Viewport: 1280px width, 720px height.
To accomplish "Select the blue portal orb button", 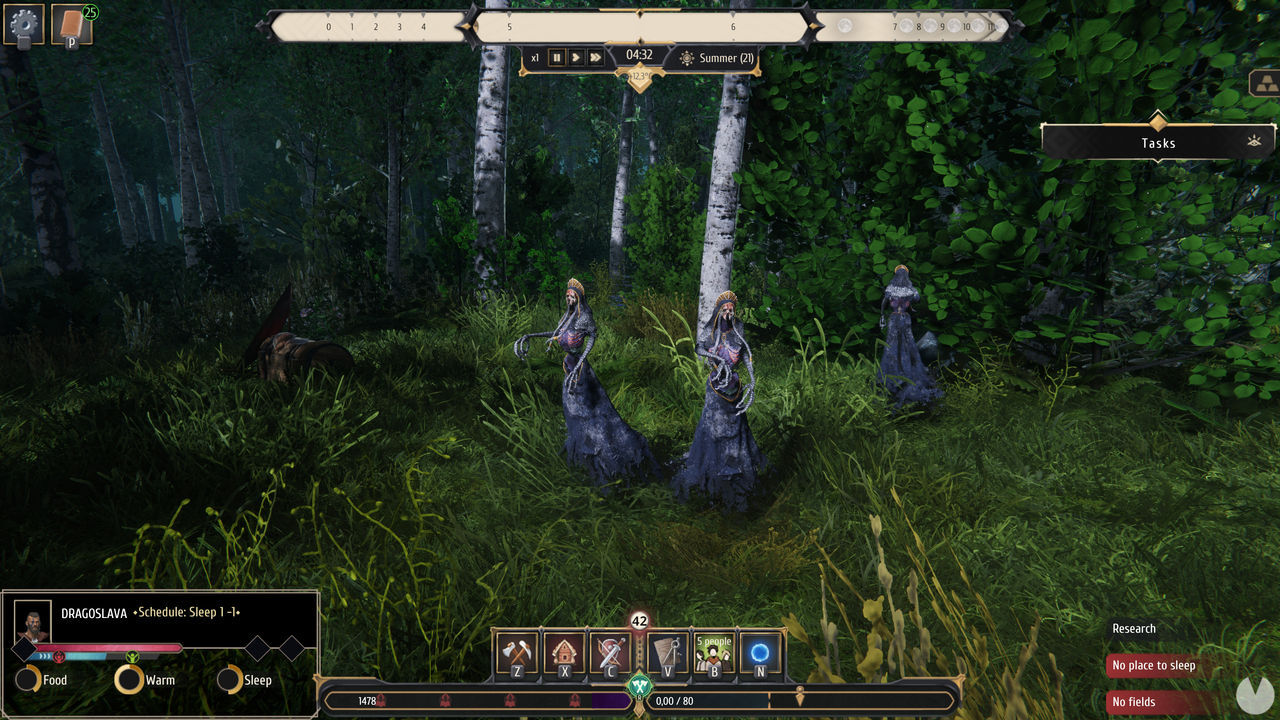I will click(760, 653).
